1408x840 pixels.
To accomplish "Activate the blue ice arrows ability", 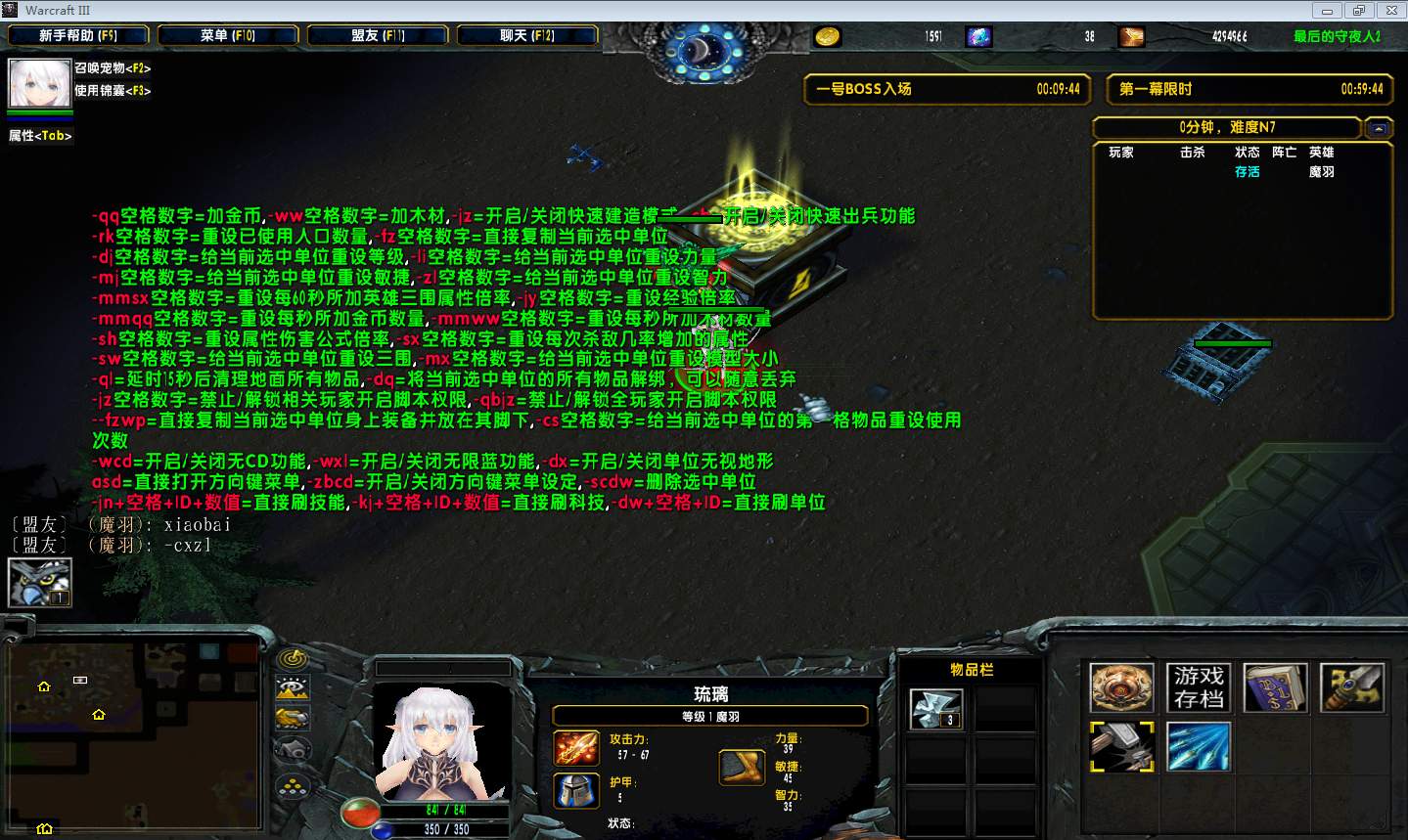I will coord(1199,748).
